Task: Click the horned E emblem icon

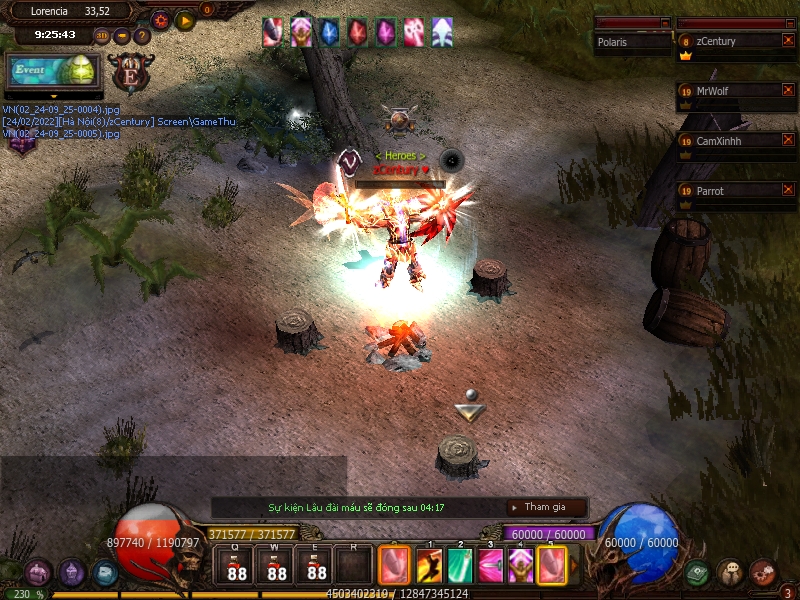Action: tap(130, 72)
